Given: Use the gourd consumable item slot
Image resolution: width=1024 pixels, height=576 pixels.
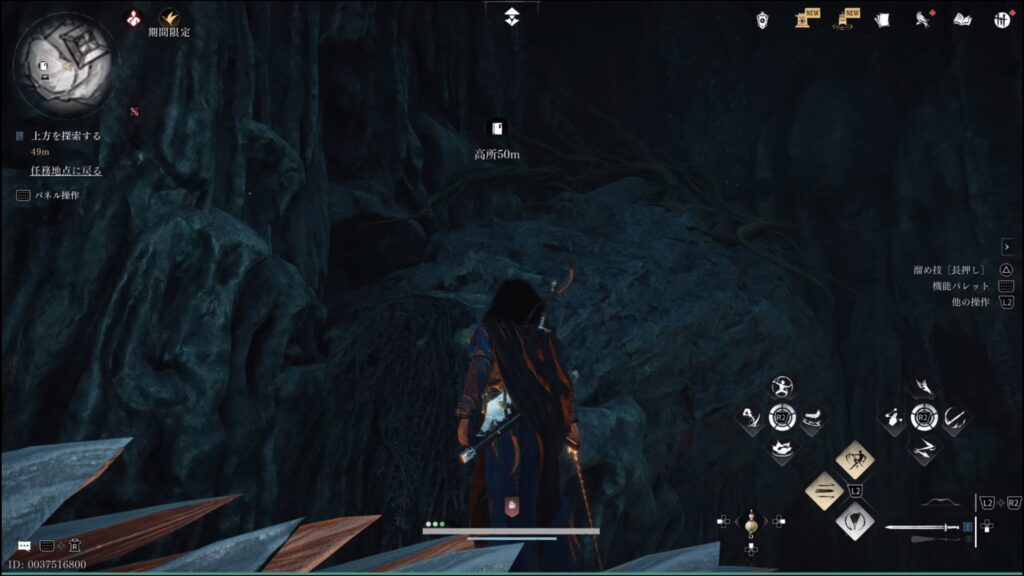Looking at the screenshot, I should coord(751,521).
